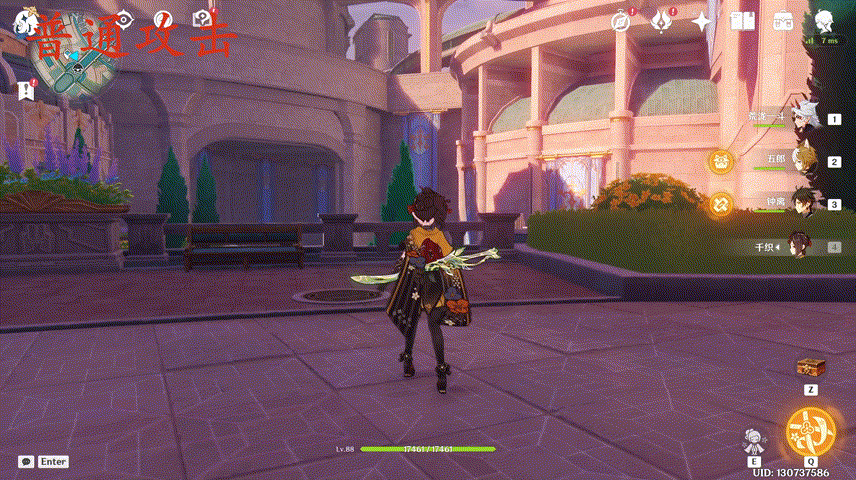Select active character 千织 in party list
856x480 pixels.
tap(799, 245)
